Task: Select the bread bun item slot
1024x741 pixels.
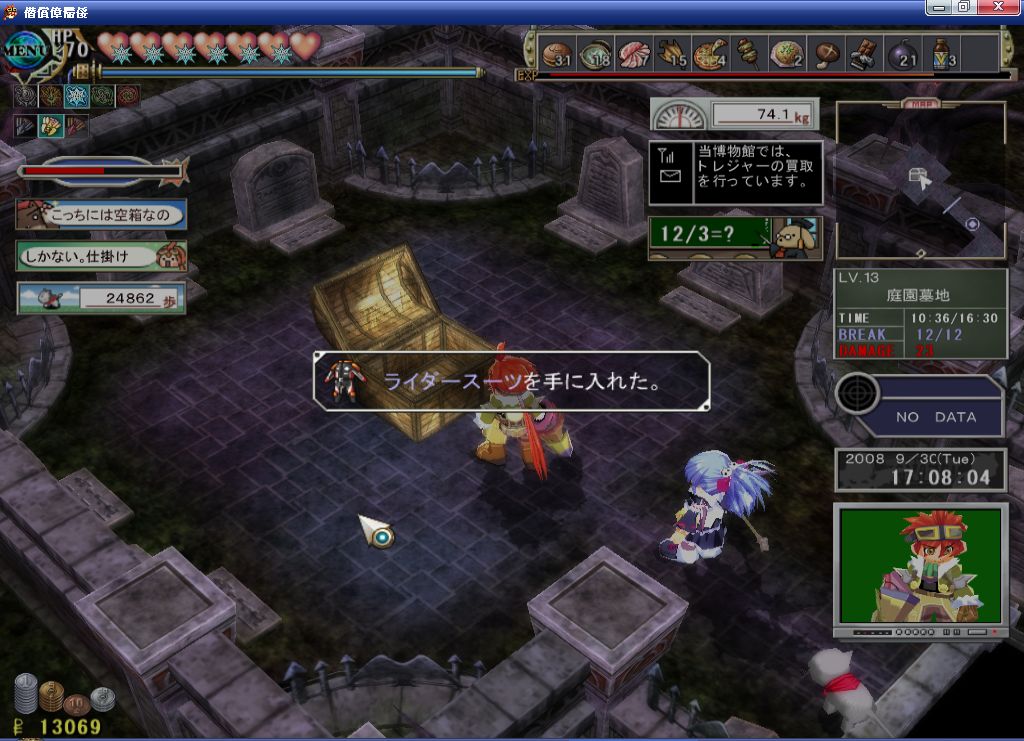Action: click(556, 53)
